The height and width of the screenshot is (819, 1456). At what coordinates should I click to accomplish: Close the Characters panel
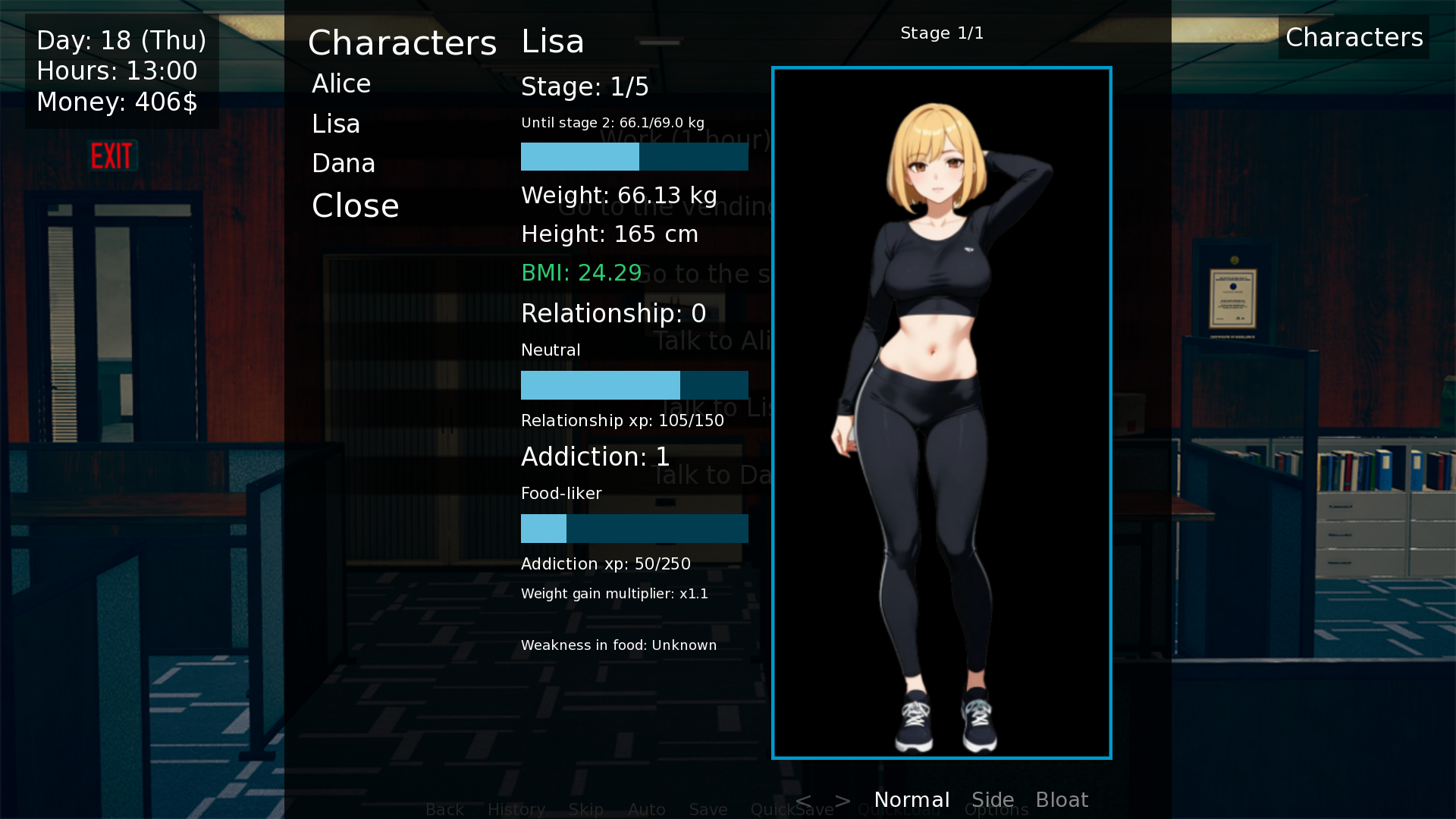tap(355, 206)
